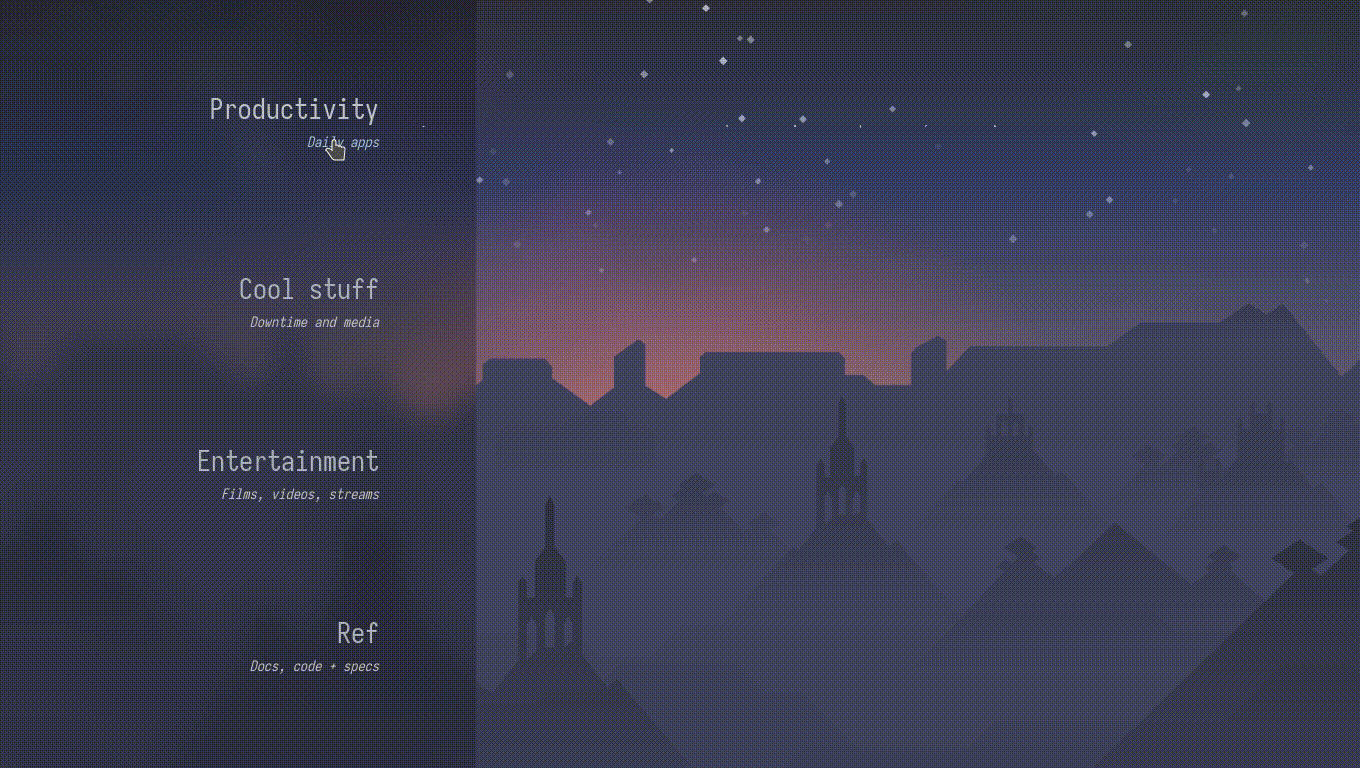
Task: Open the Entertainment category
Action: 288,462
